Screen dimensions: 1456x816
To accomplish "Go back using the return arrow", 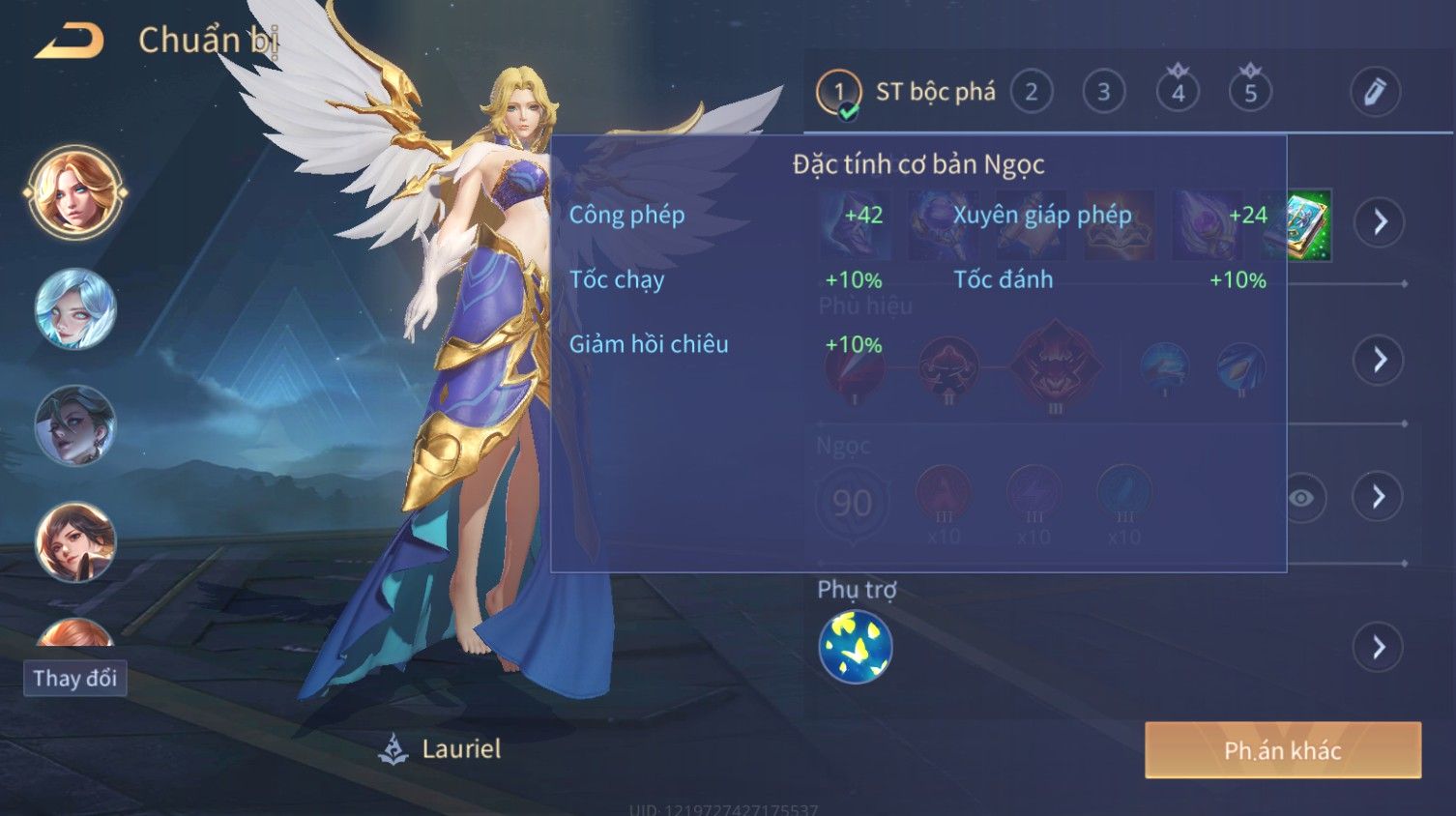I will [70, 42].
